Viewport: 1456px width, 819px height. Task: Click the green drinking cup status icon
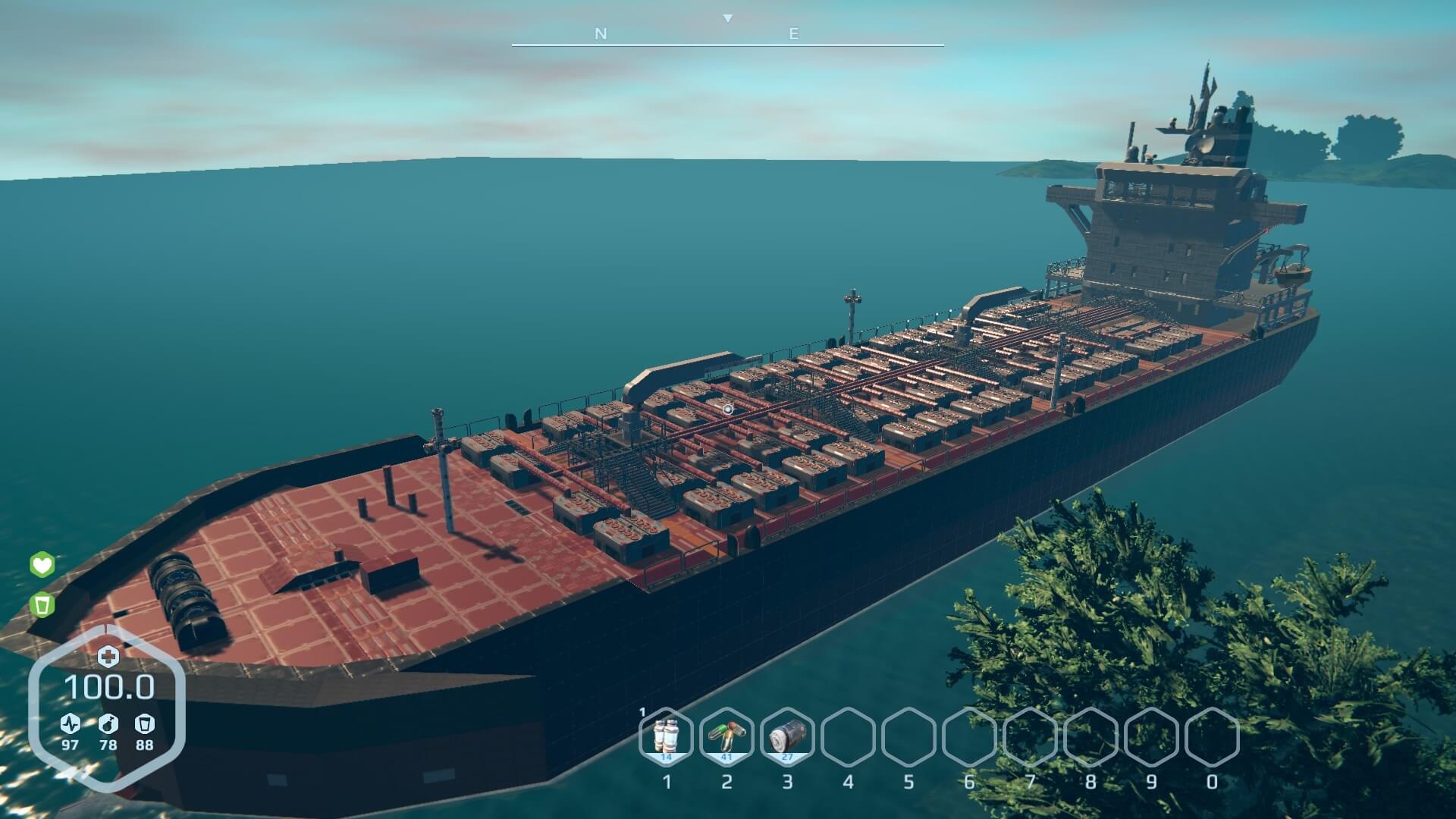click(x=42, y=605)
